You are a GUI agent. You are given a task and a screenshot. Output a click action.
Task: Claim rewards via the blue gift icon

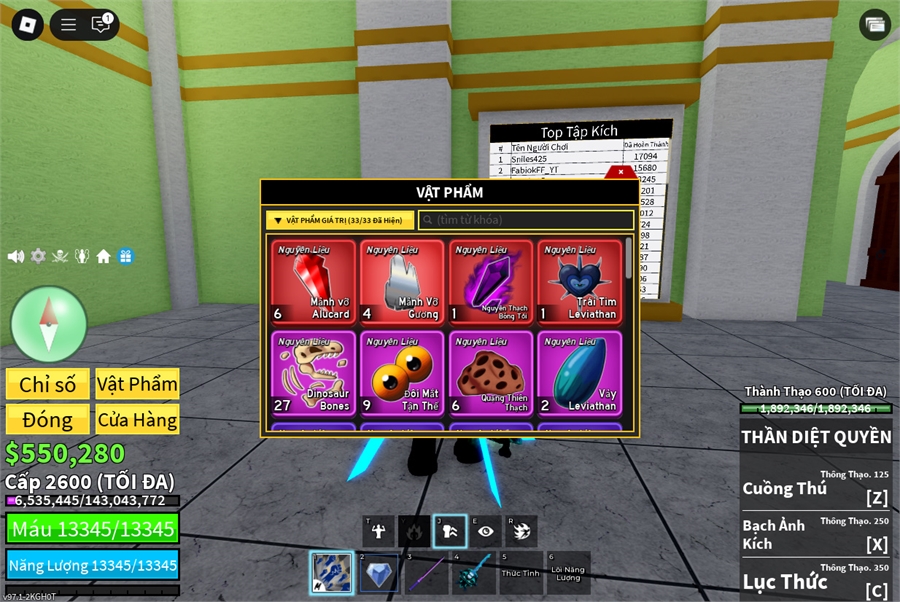[x=126, y=256]
